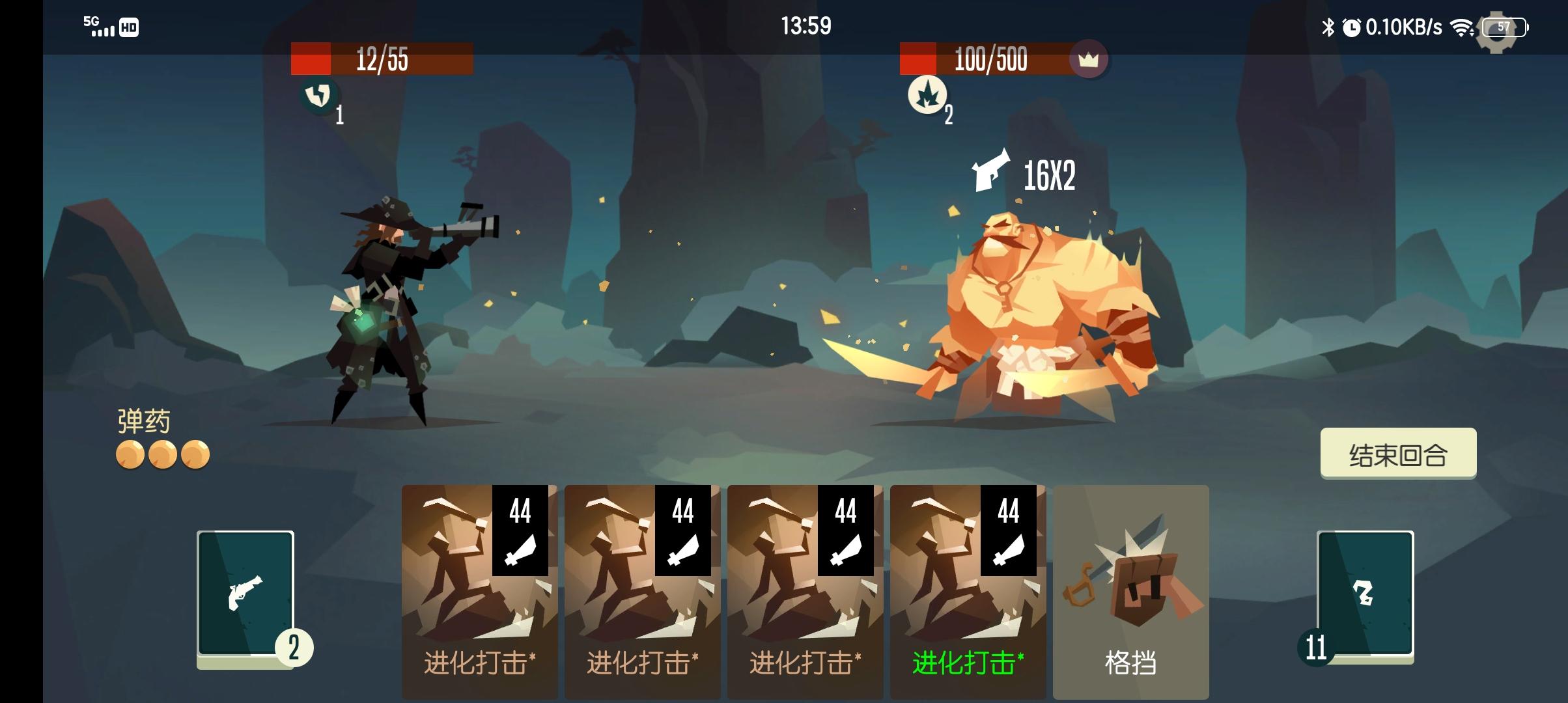This screenshot has height=703, width=1568.
Task: Tap the player's lightning buff icon
Action: (318, 95)
